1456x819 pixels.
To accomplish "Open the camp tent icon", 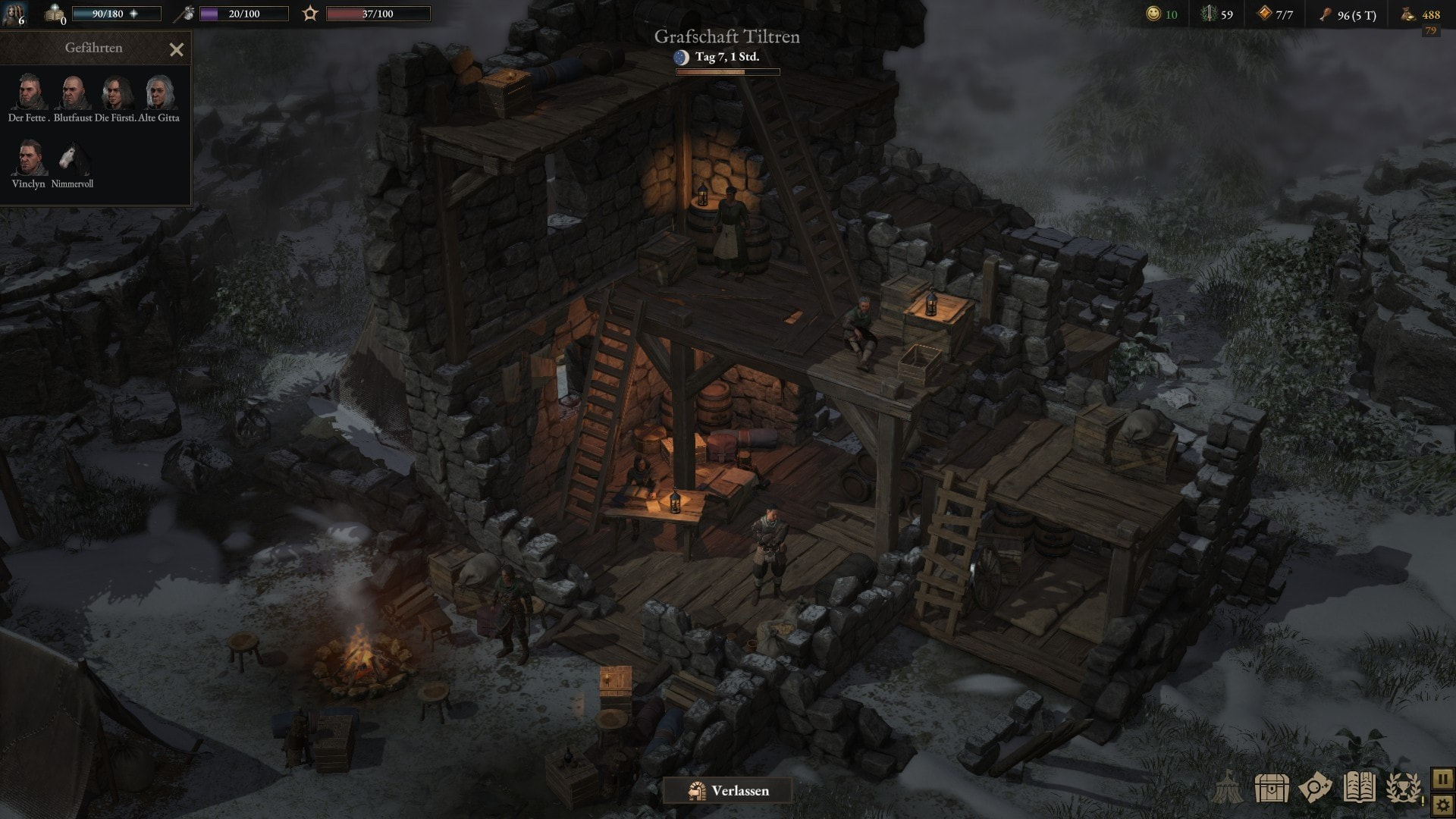I will coord(1228,788).
